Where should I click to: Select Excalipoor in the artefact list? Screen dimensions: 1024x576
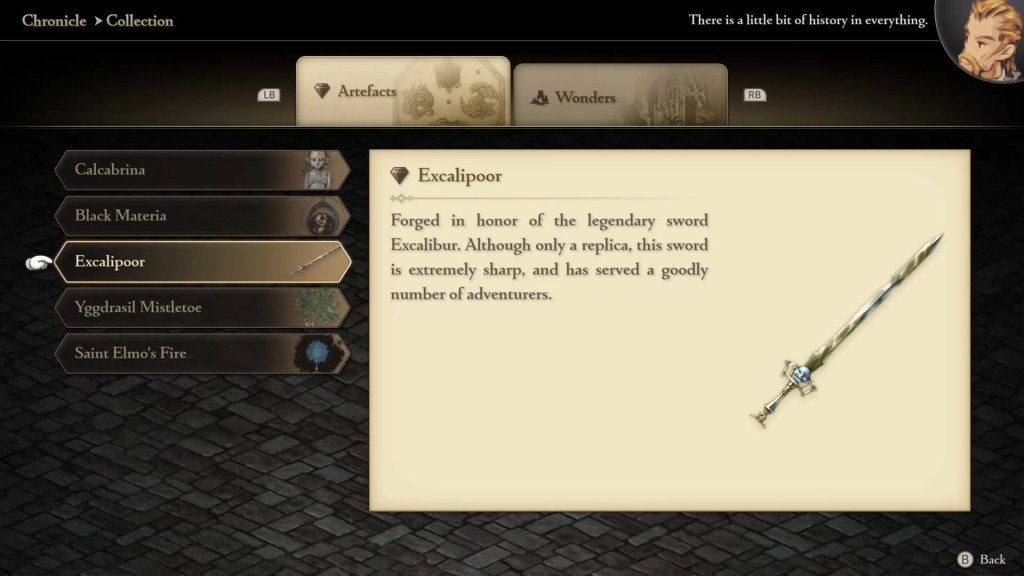[x=202, y=262]
